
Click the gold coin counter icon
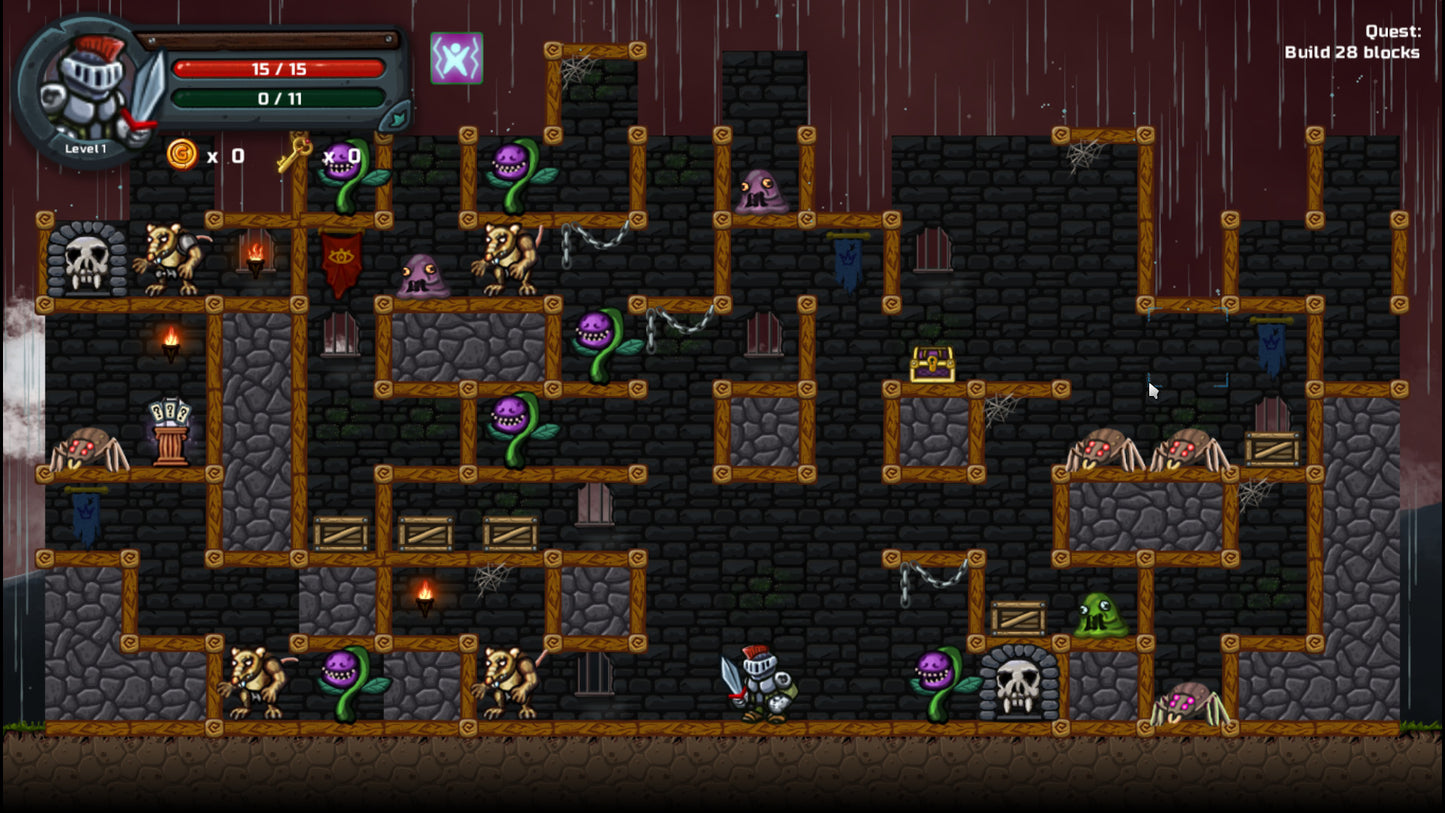coord(183,156)
